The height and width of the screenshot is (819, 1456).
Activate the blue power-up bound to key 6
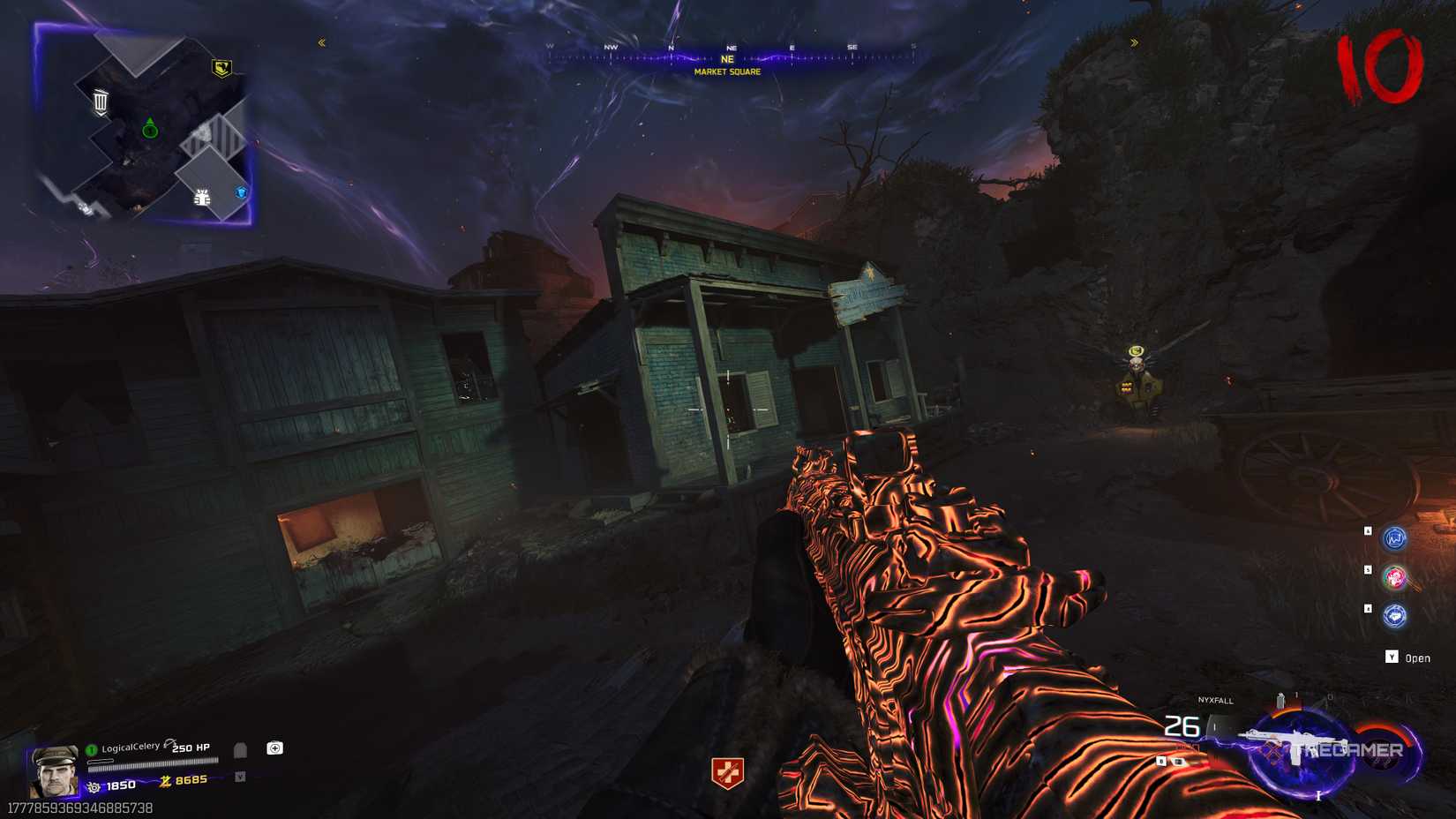1394,538
